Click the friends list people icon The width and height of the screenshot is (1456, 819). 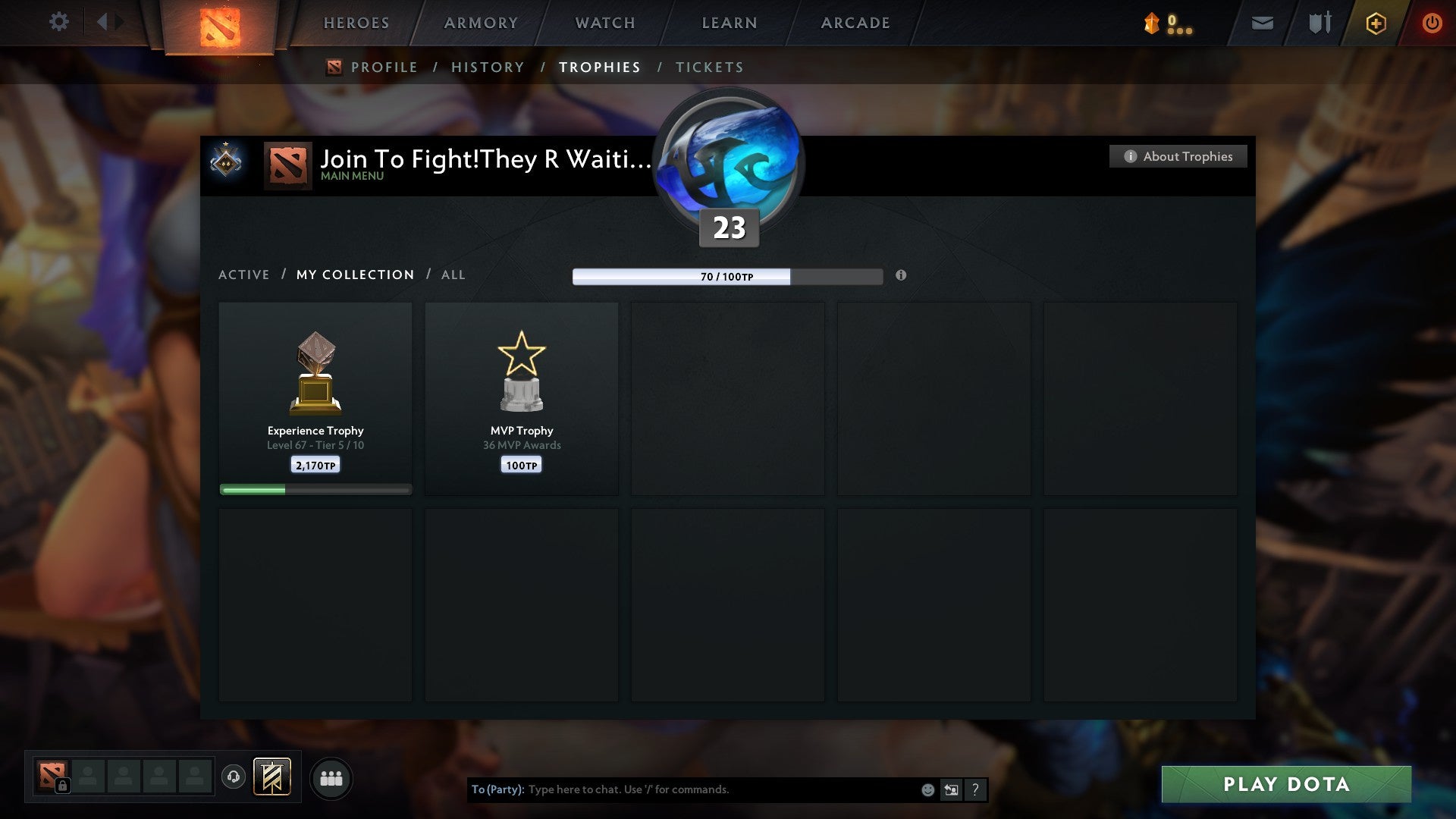(x=331, y=777)
